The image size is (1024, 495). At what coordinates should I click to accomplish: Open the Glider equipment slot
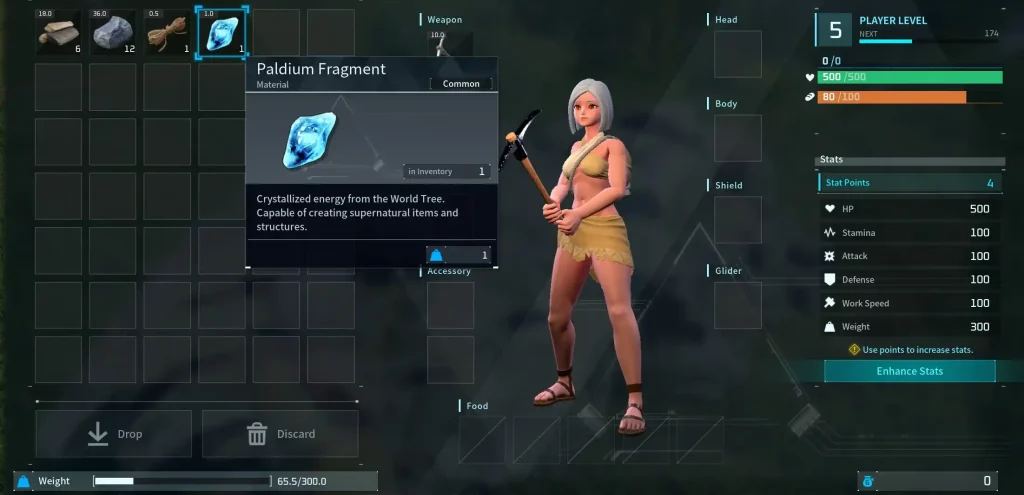(x=737, y=305)
